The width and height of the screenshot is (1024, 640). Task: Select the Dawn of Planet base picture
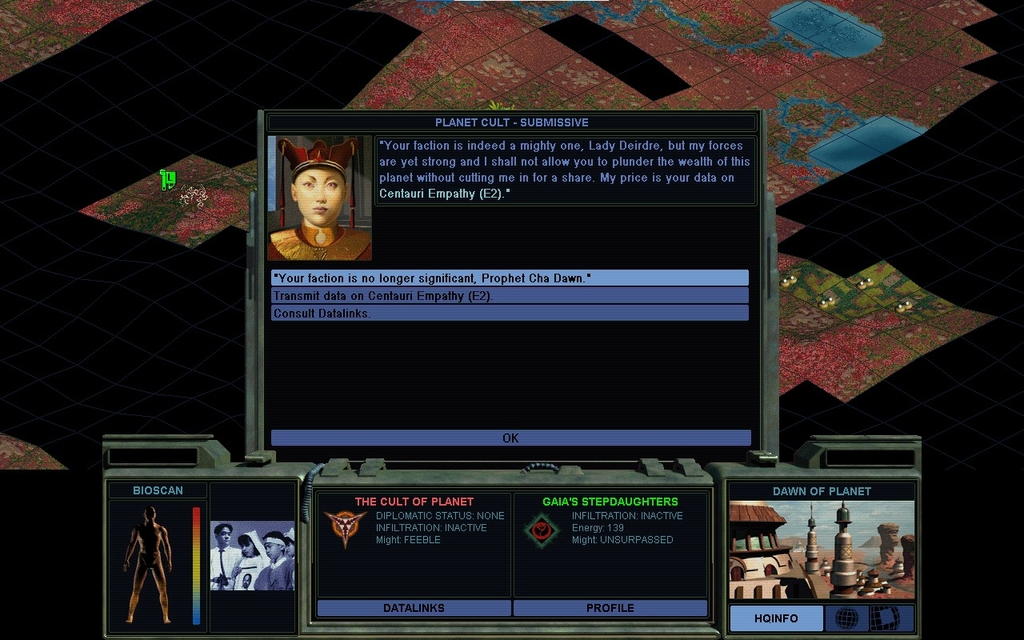click(821, 550)
